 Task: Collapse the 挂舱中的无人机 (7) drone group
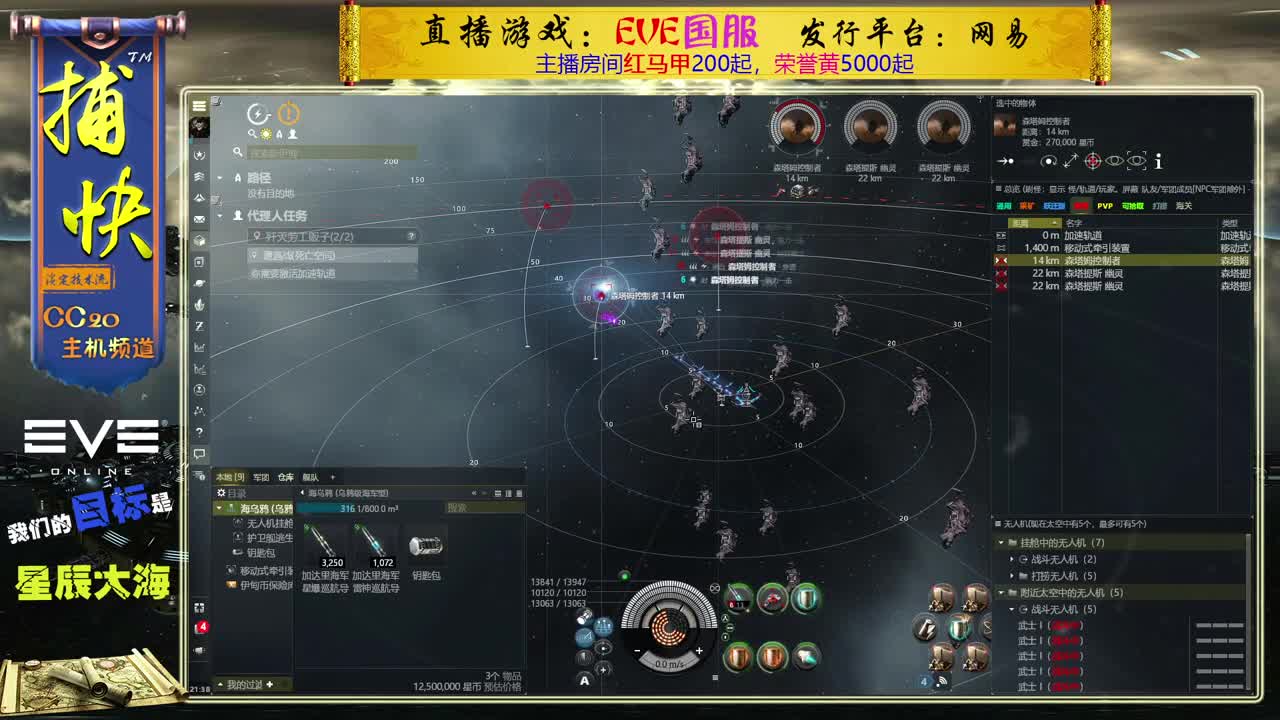(x=1000, y=543)
